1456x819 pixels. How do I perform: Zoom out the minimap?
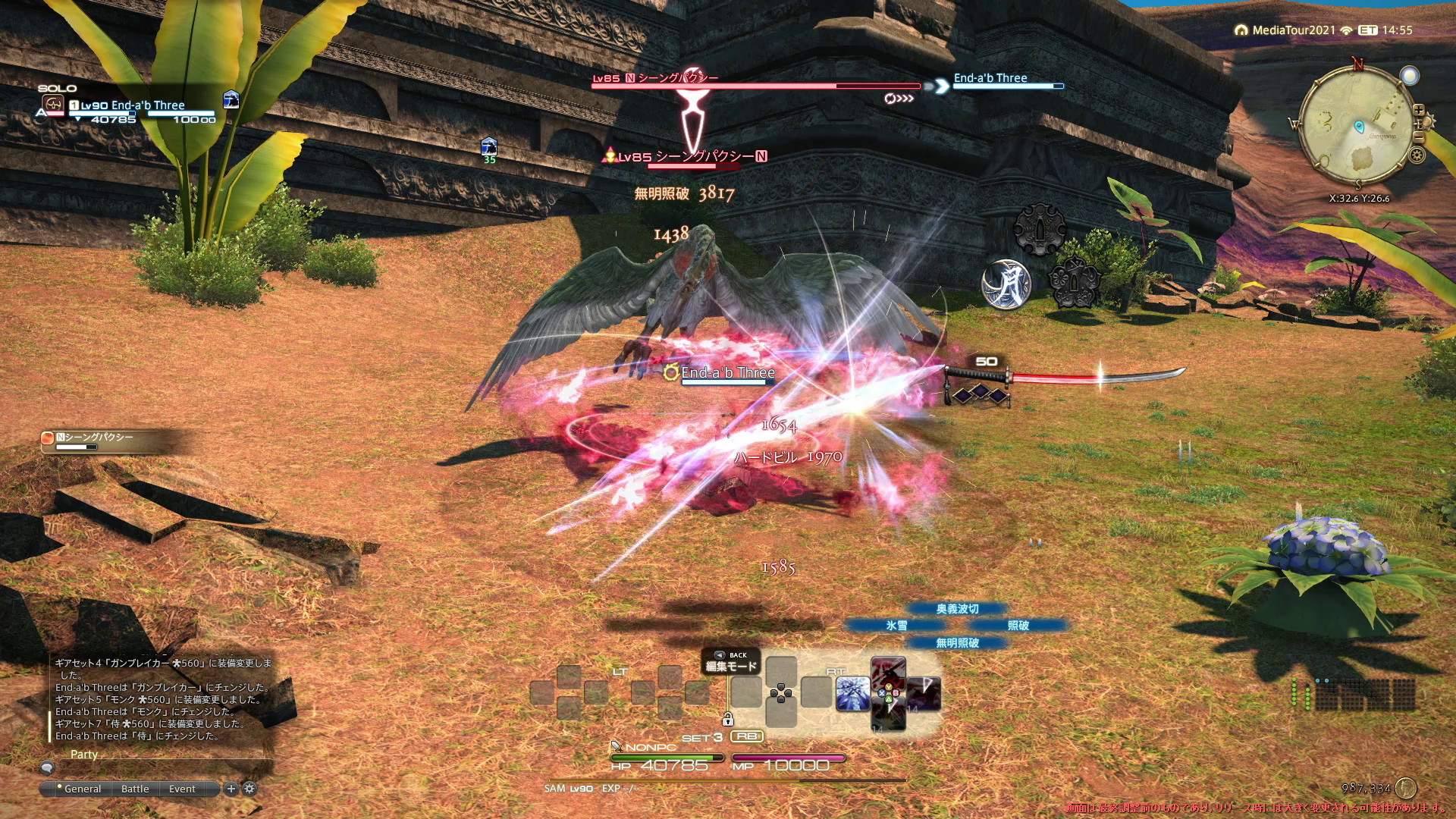click(x=1418, y=137)
